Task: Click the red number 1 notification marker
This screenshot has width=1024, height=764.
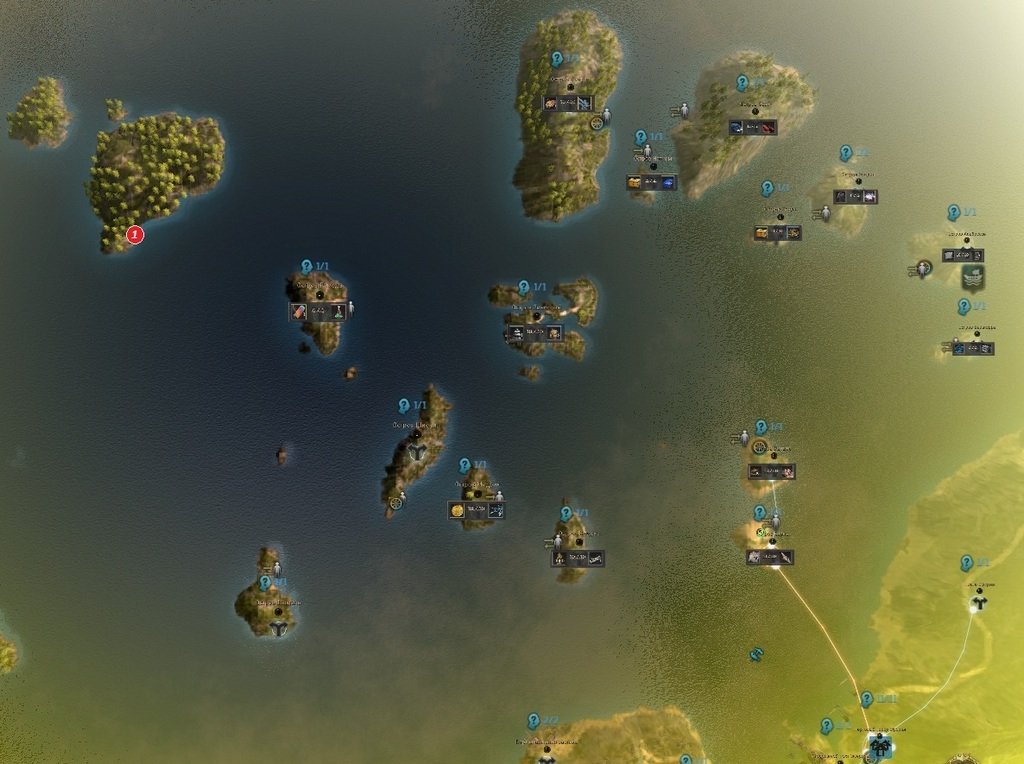Action: [x=135, y=235]
